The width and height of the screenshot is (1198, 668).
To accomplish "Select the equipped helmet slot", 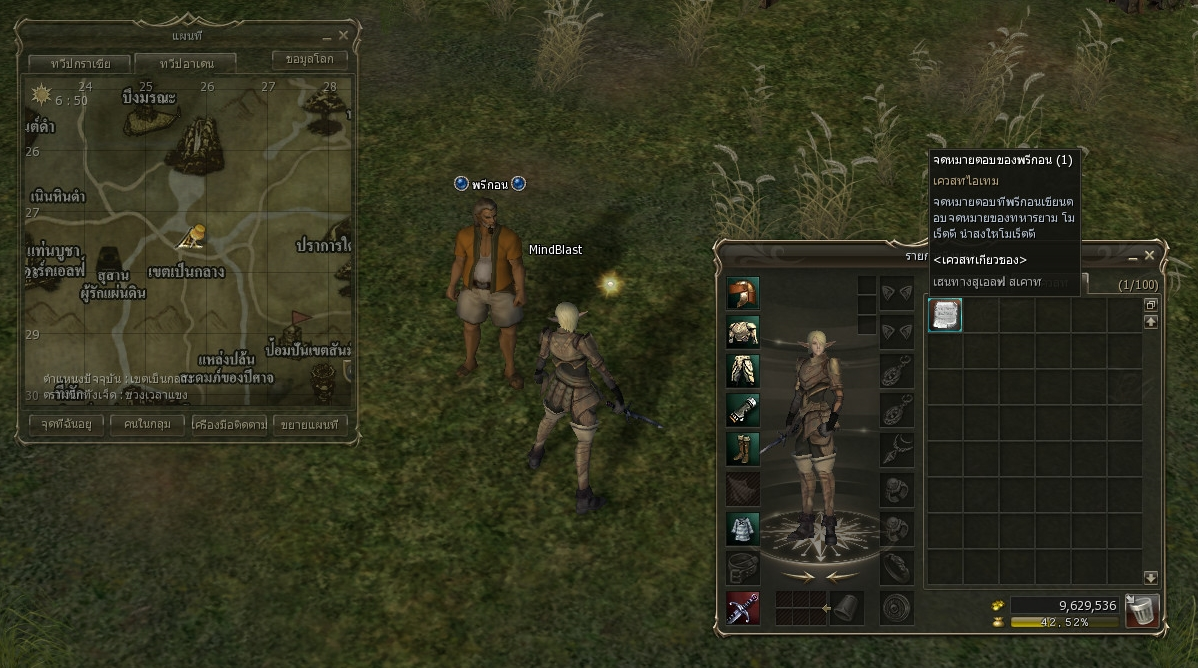I will [743, 293].
